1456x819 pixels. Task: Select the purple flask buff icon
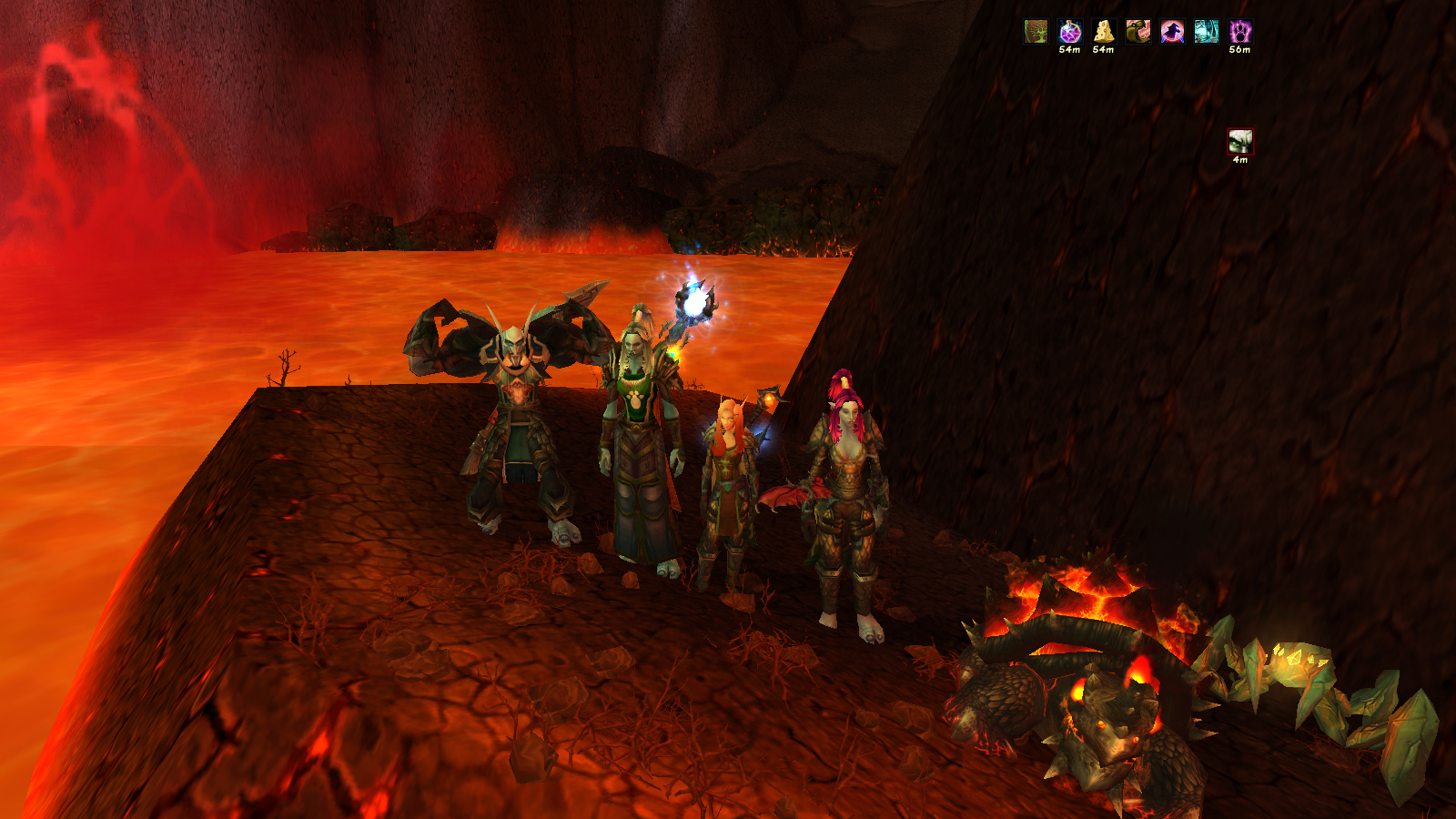pos(1070,32)
